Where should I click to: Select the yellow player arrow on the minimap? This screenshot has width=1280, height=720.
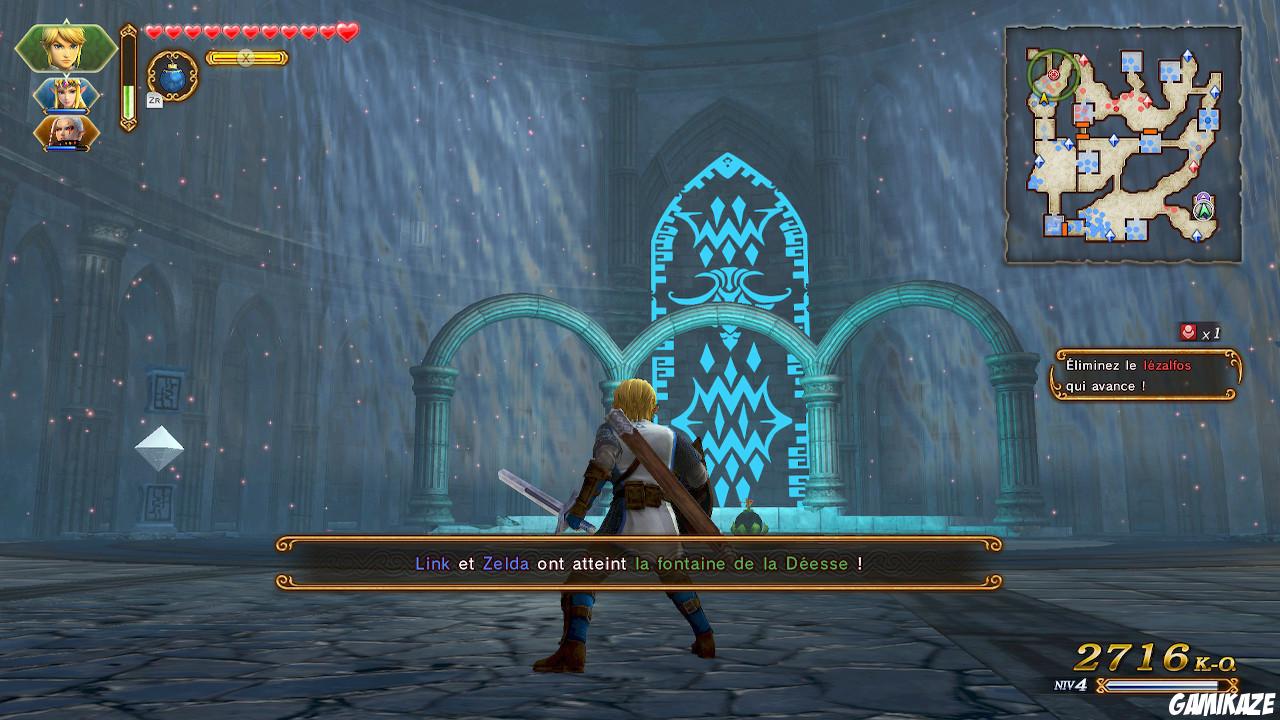pyautogui.click(x=1043, y=96)
